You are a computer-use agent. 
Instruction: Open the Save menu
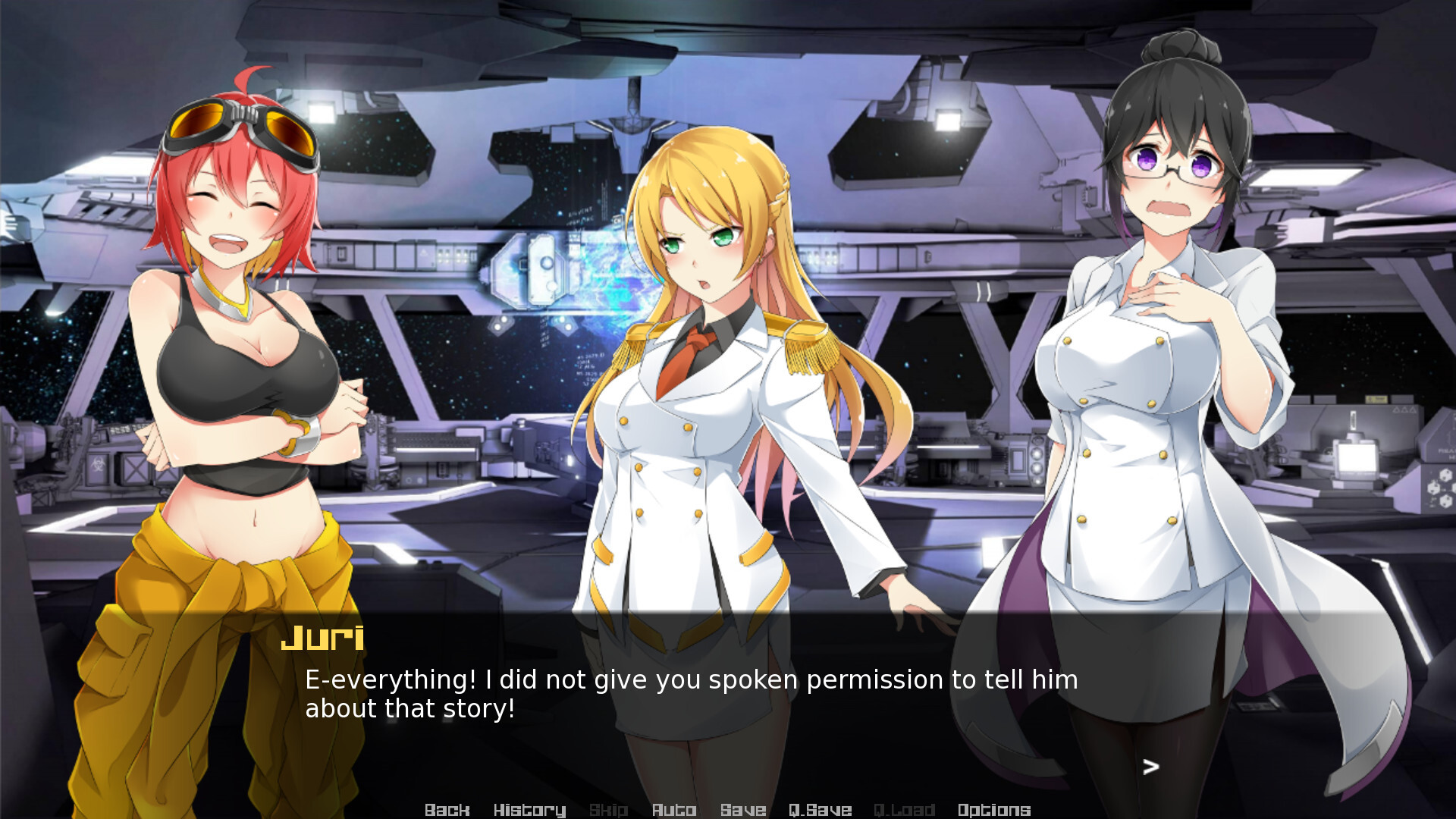742,810
